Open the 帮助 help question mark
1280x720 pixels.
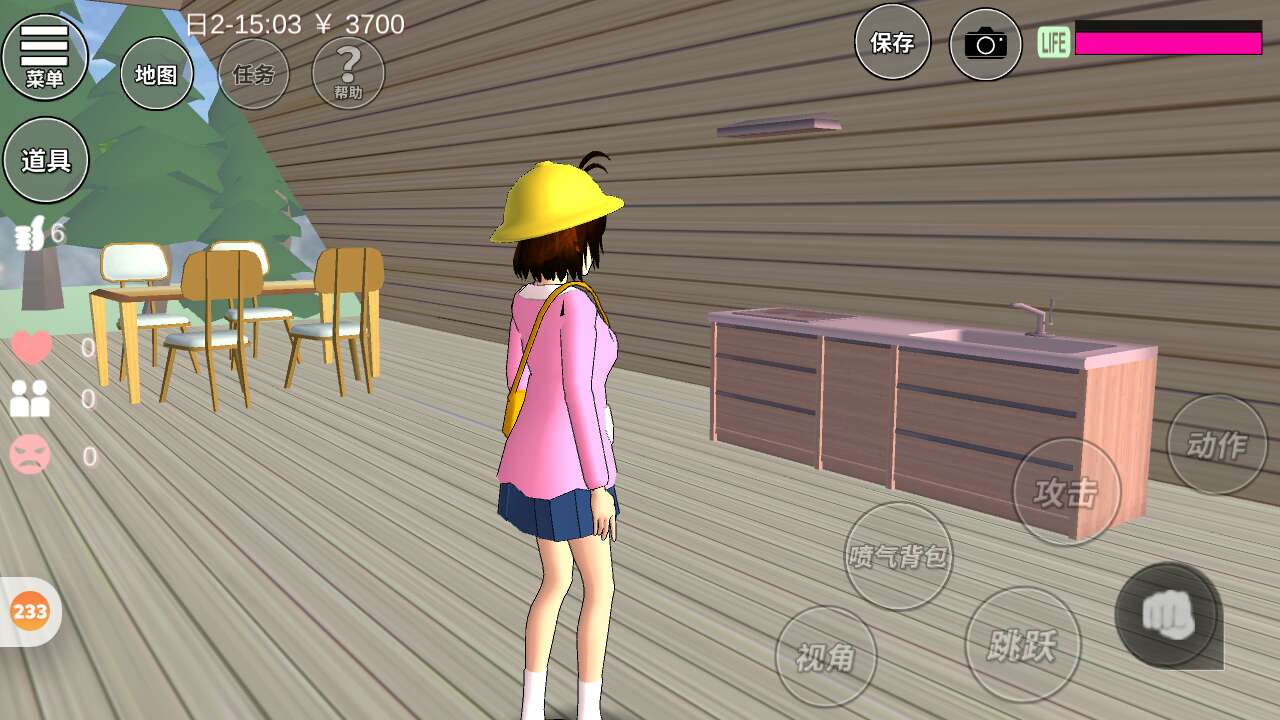[x=348, y=74]
